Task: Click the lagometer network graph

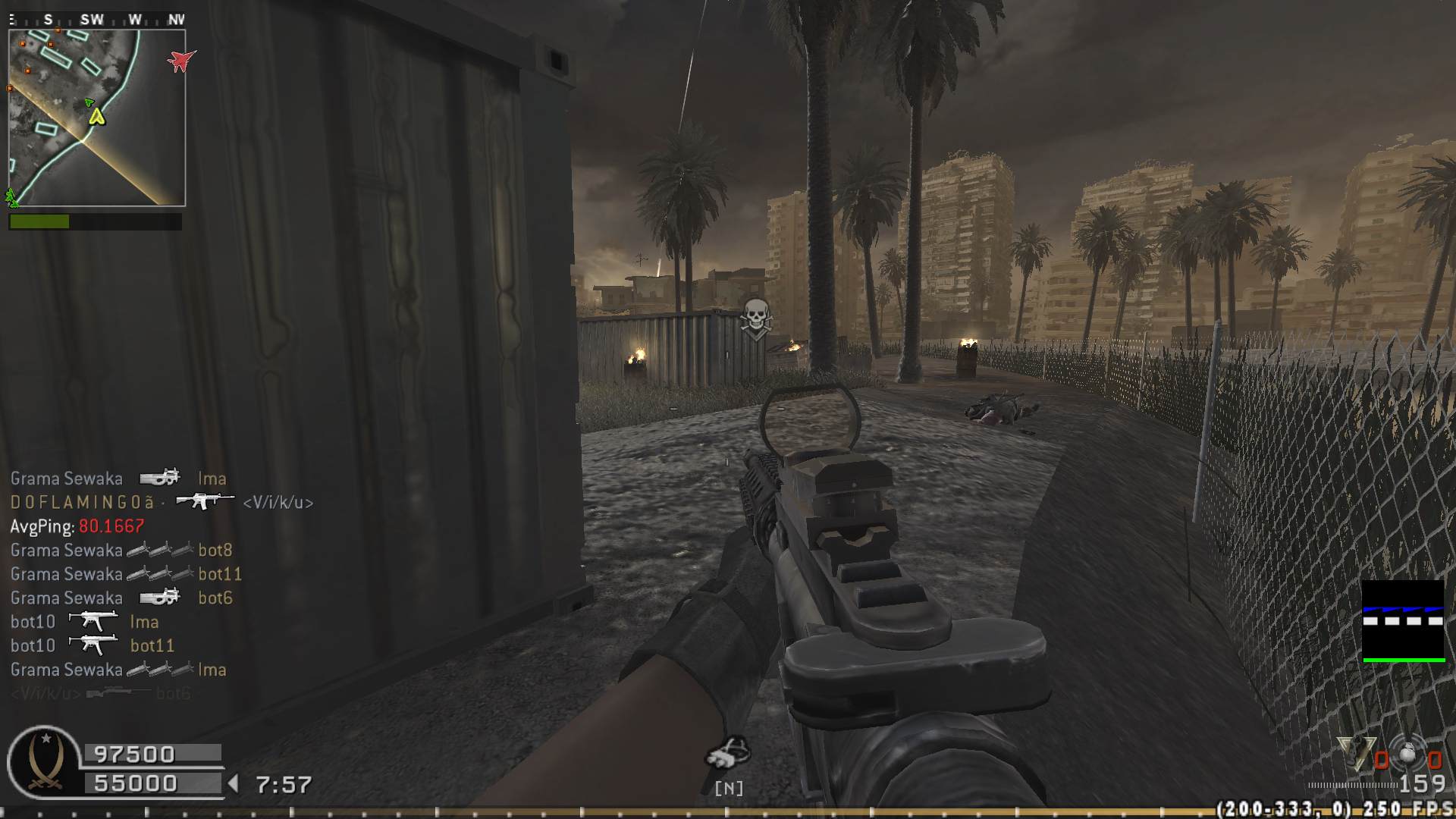Action: tap(1403, 621)
